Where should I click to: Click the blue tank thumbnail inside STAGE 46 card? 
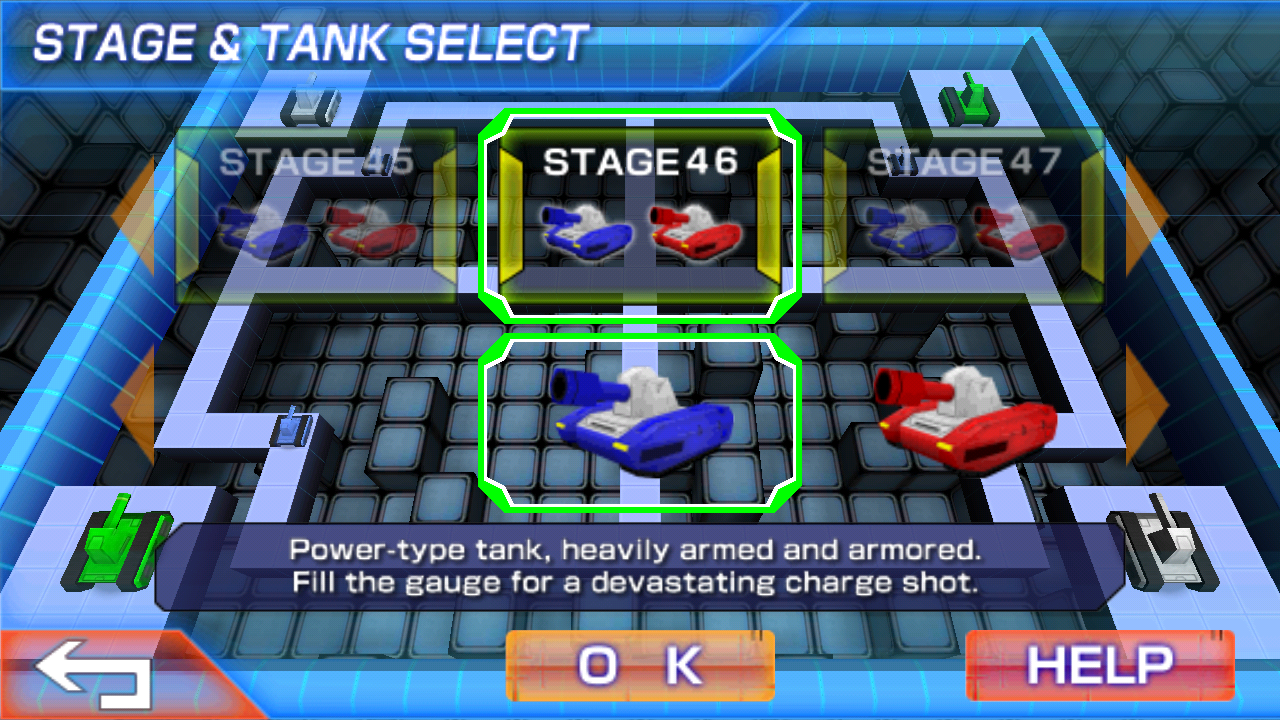click(585, 230)
